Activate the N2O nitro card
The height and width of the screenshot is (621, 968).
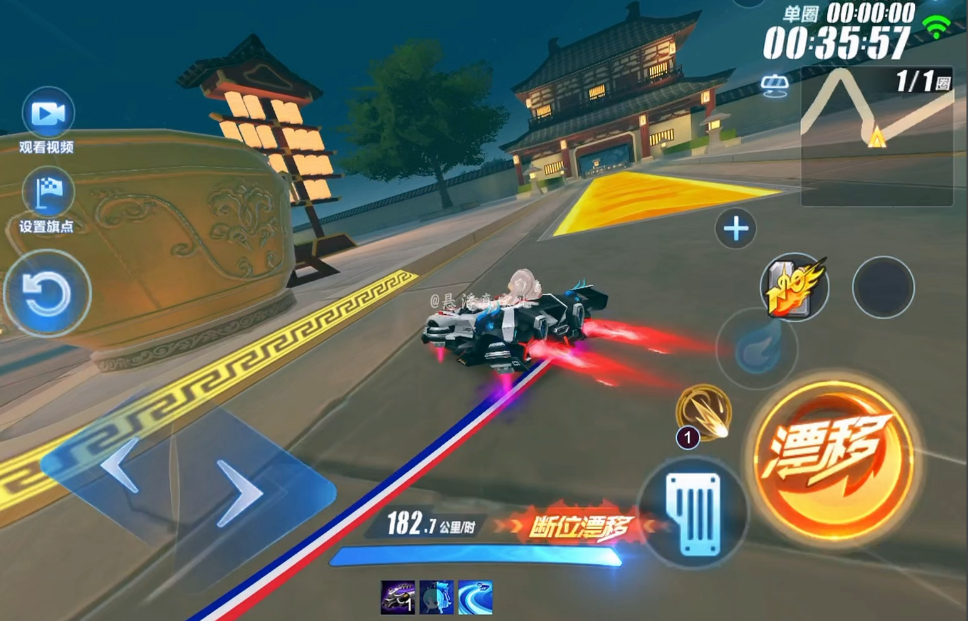click(793, 287)
